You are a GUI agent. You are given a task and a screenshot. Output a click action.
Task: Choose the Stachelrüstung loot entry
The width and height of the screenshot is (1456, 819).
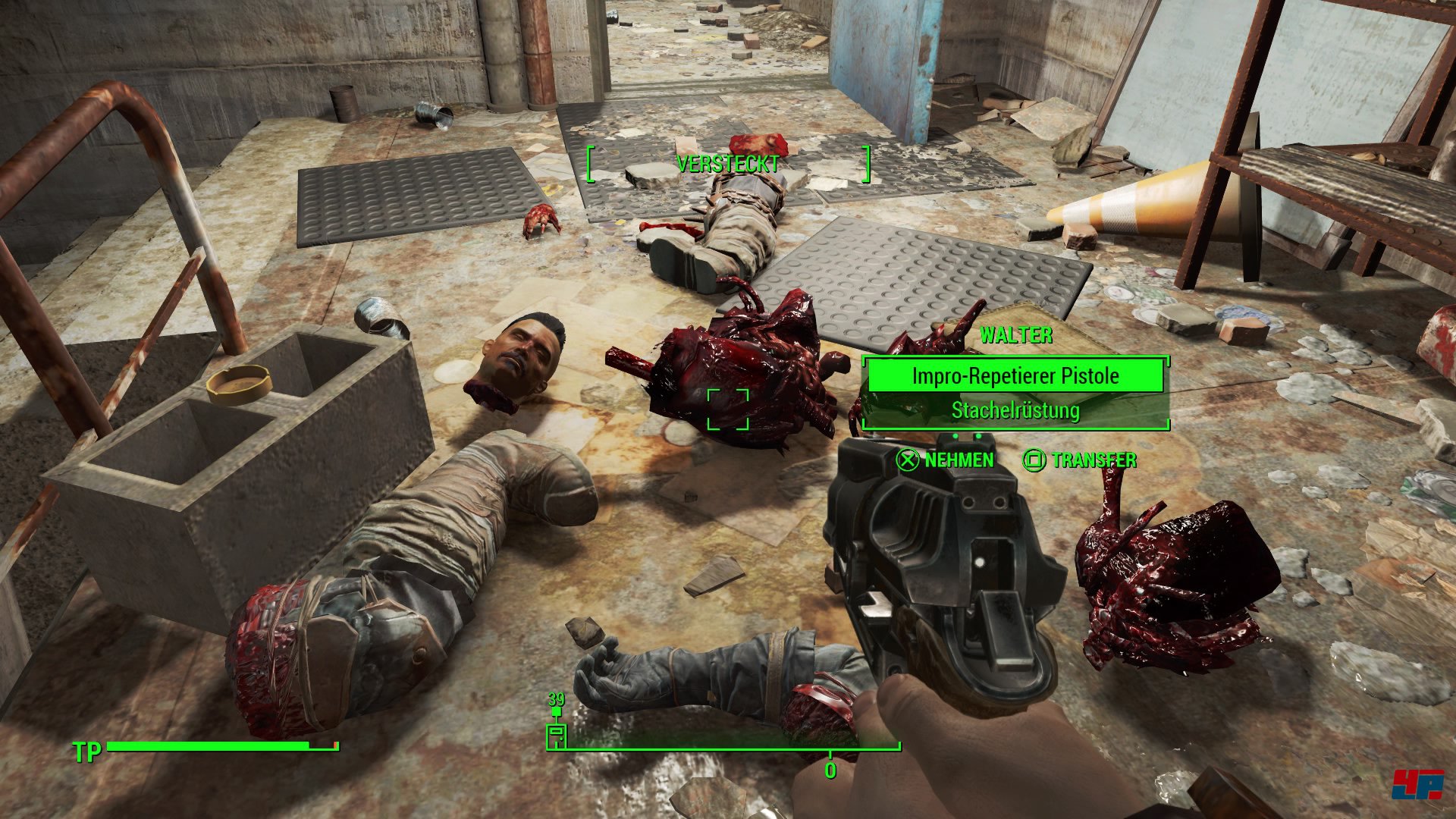1015,411
